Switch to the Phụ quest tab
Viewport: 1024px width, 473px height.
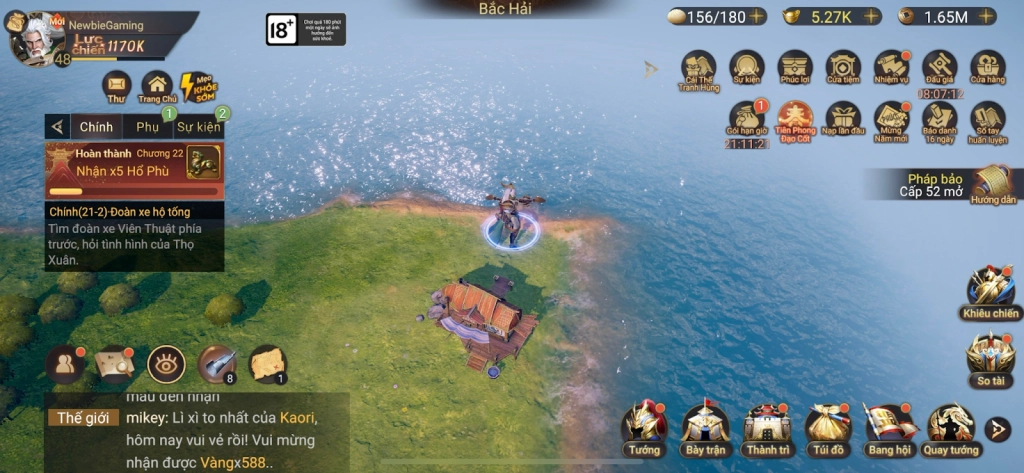148,127
